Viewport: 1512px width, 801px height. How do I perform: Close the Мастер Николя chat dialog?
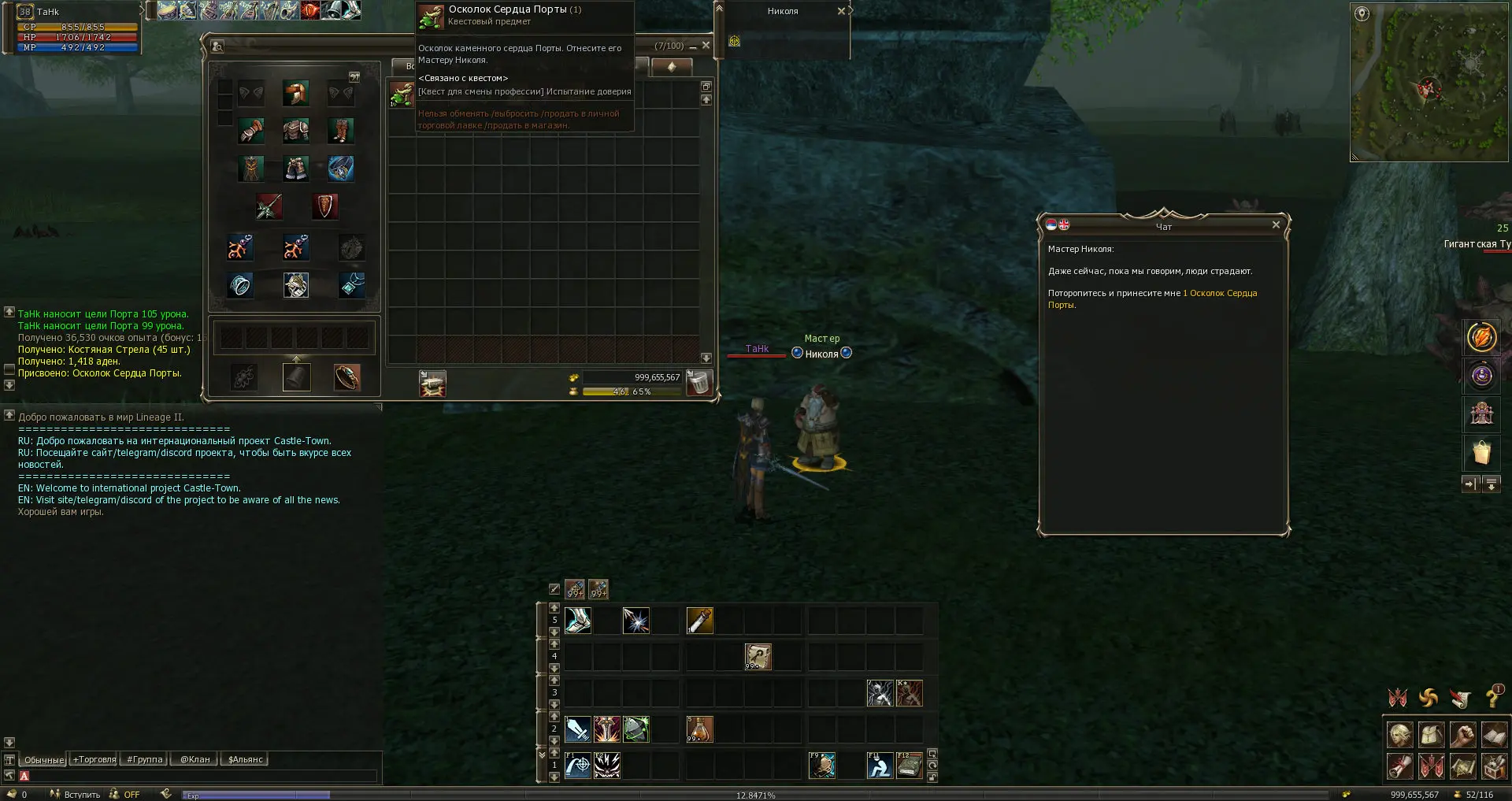pos(1276,225)
